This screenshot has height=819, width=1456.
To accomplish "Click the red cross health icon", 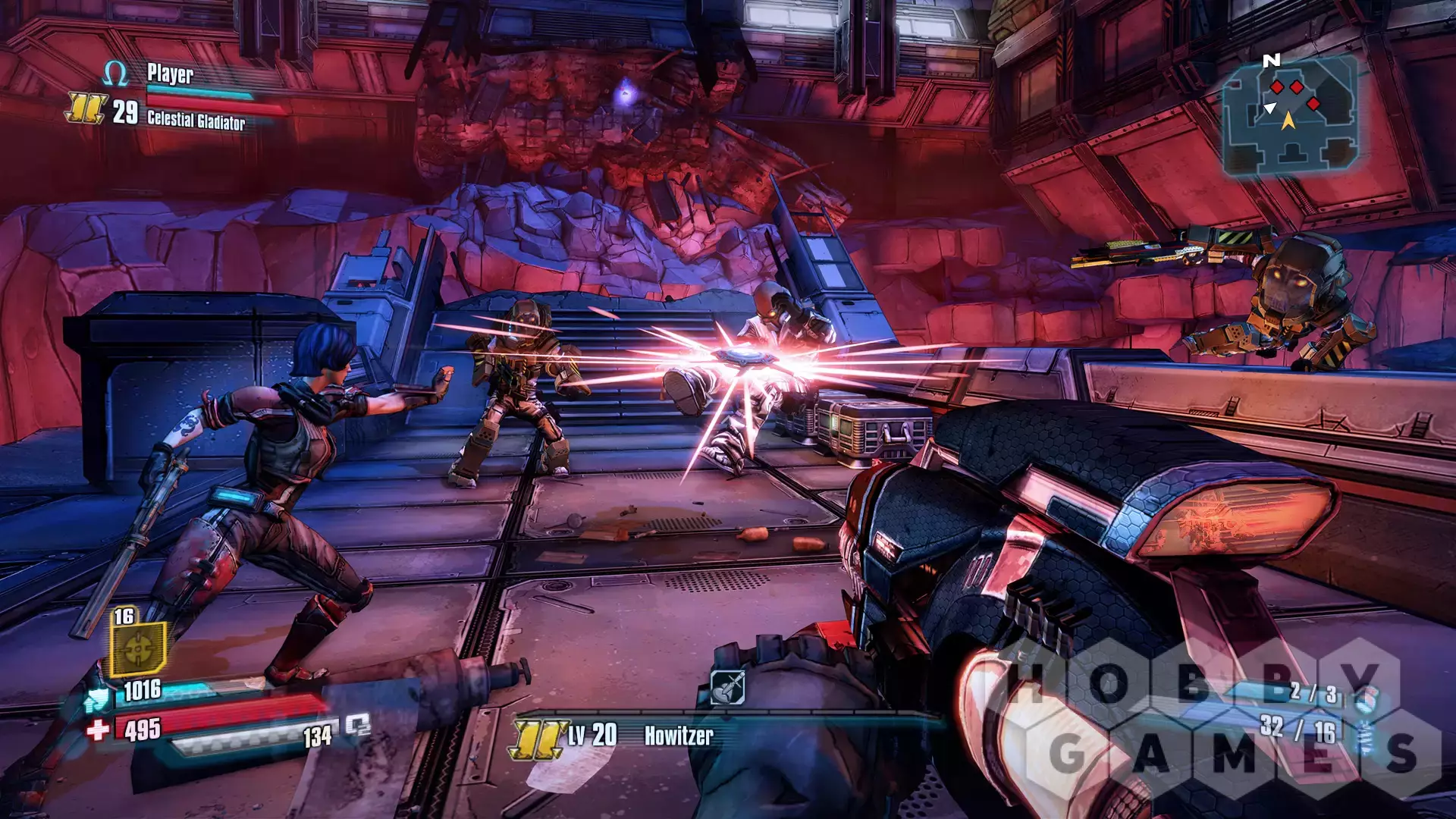I will [98, 730].
